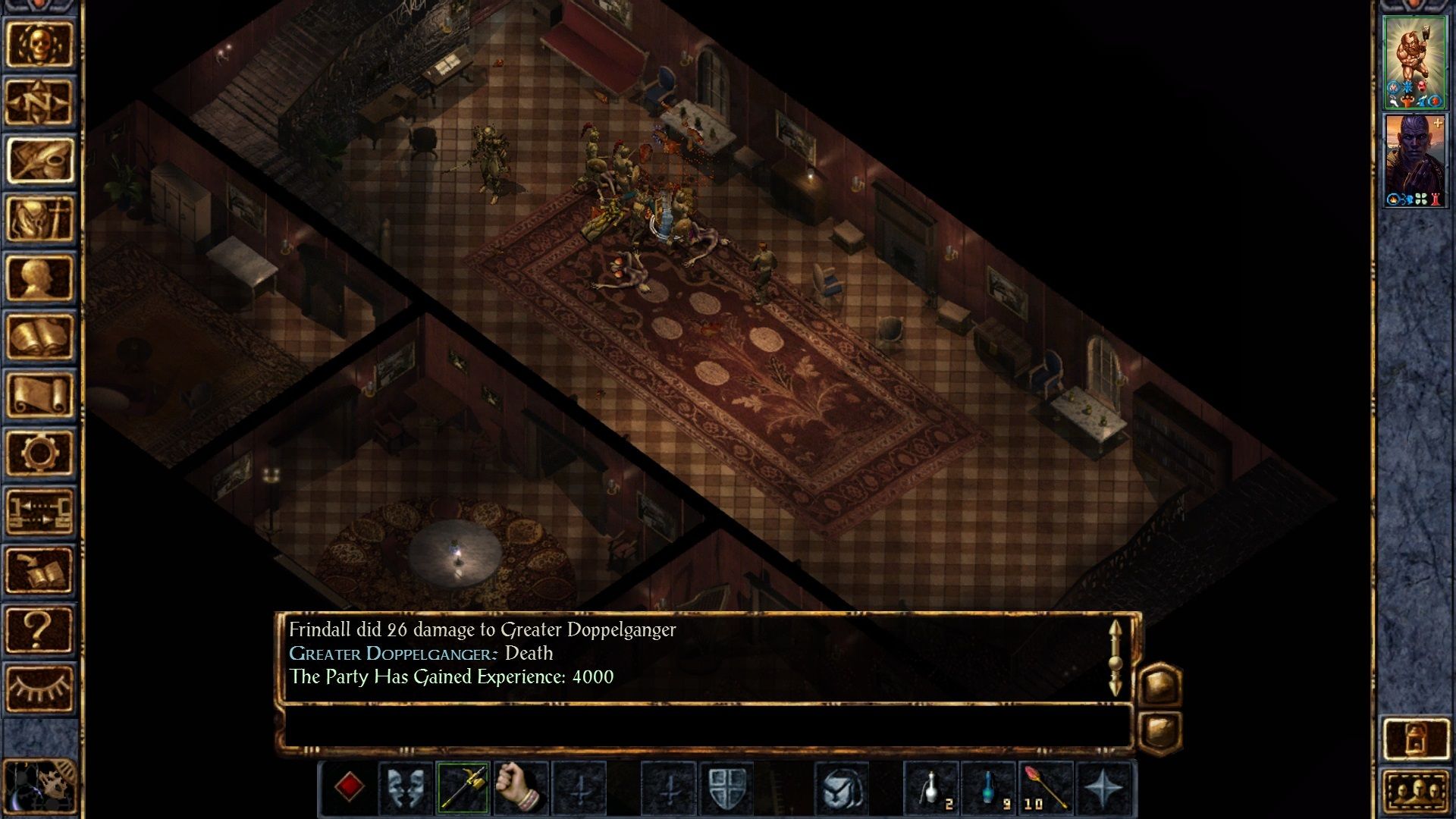Open the question mark help button
The width and height of the screenshot is (1456, 819).
pos(39,629)
